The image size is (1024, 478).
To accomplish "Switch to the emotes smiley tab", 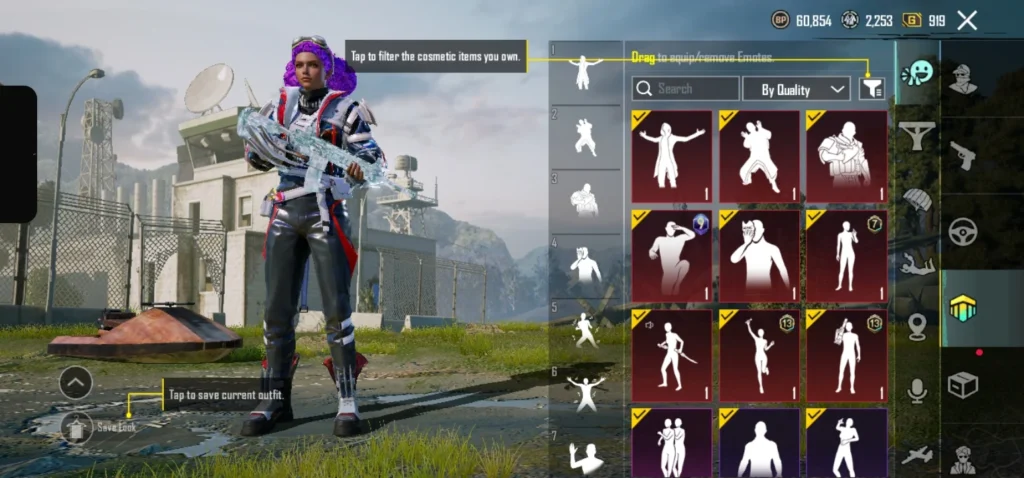I will click(916, 74).
